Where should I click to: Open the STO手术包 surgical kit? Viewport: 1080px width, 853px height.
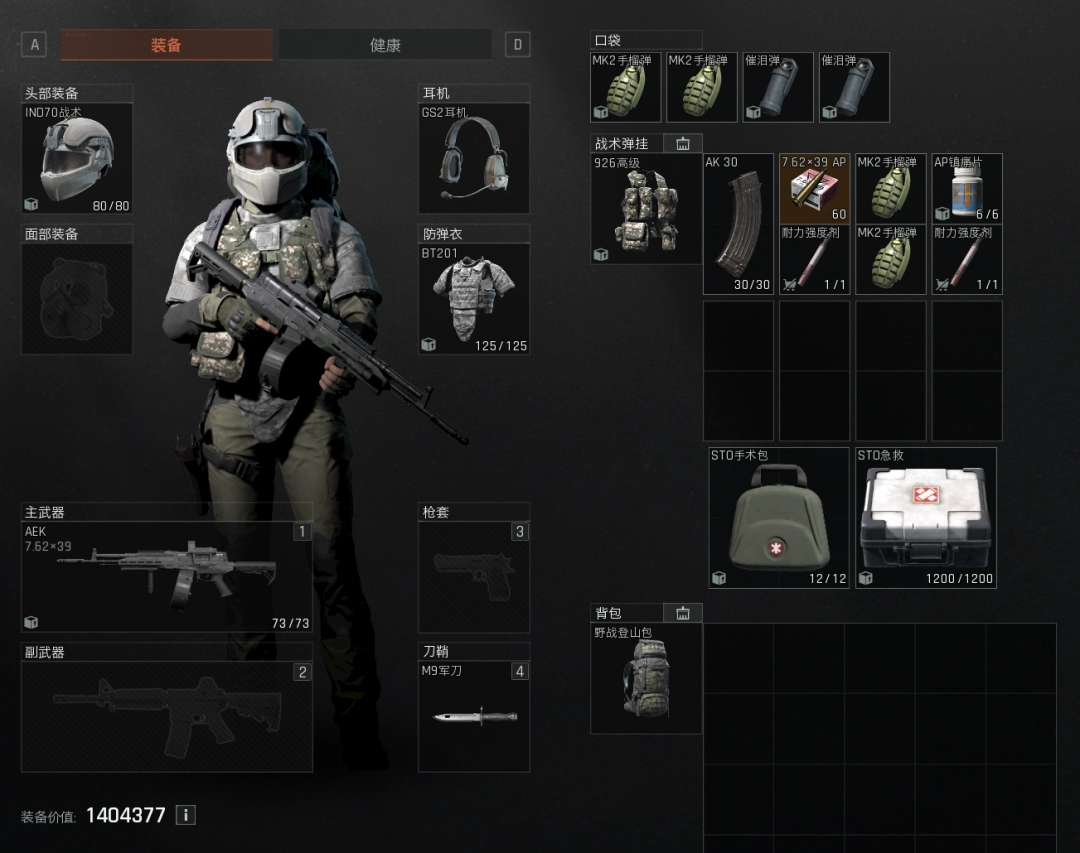[x=779, y=518]
